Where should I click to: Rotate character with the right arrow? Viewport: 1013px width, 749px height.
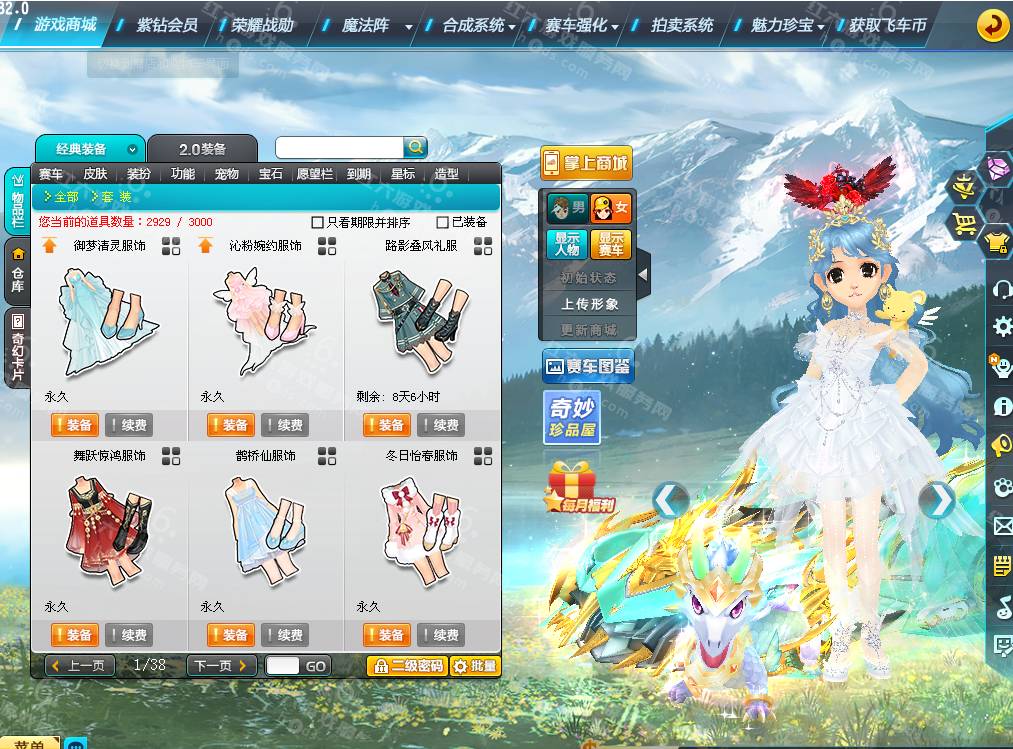click(x=937, y=500)
